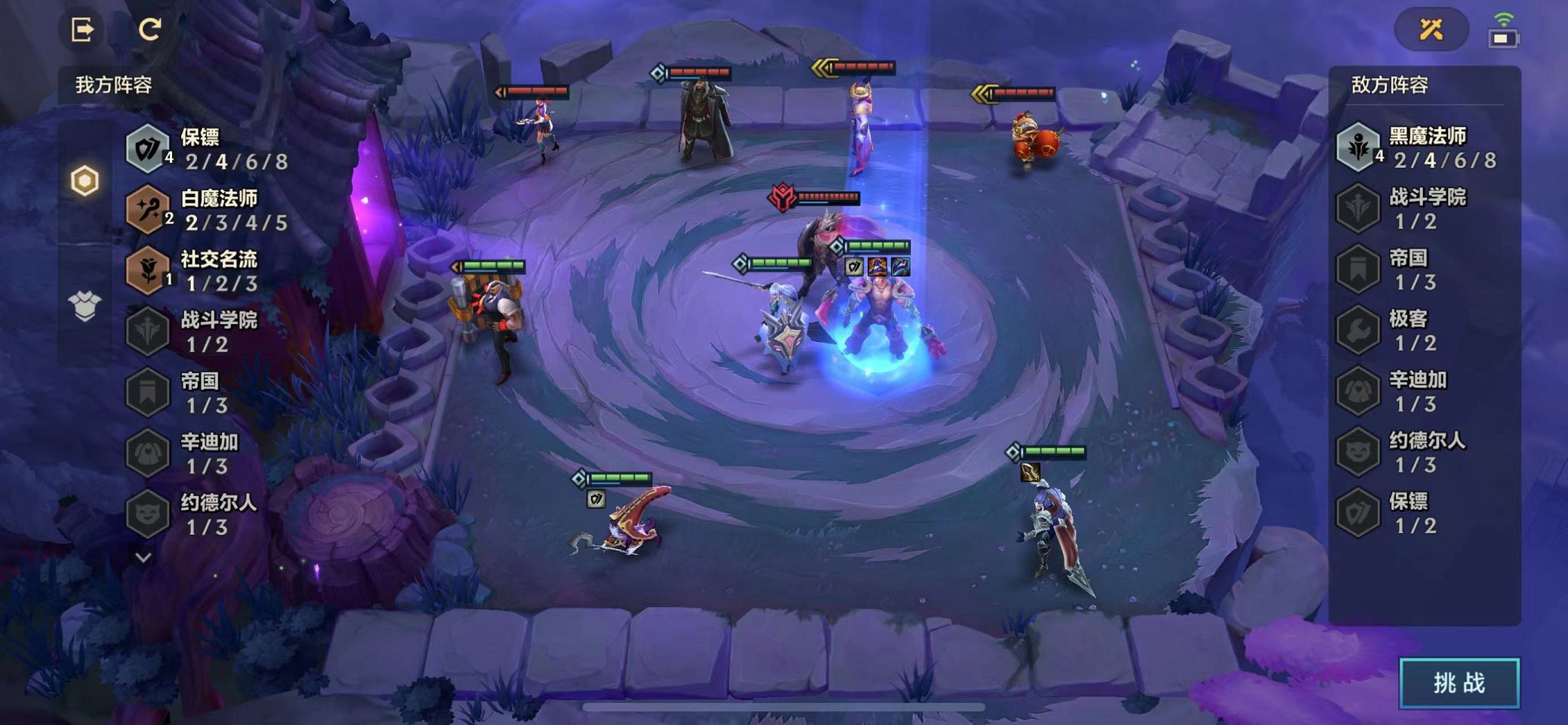Switch to the hexagon traits tab
This screenshot has width=1568, height=725.
pyautogui.click(x=85, y=181)
